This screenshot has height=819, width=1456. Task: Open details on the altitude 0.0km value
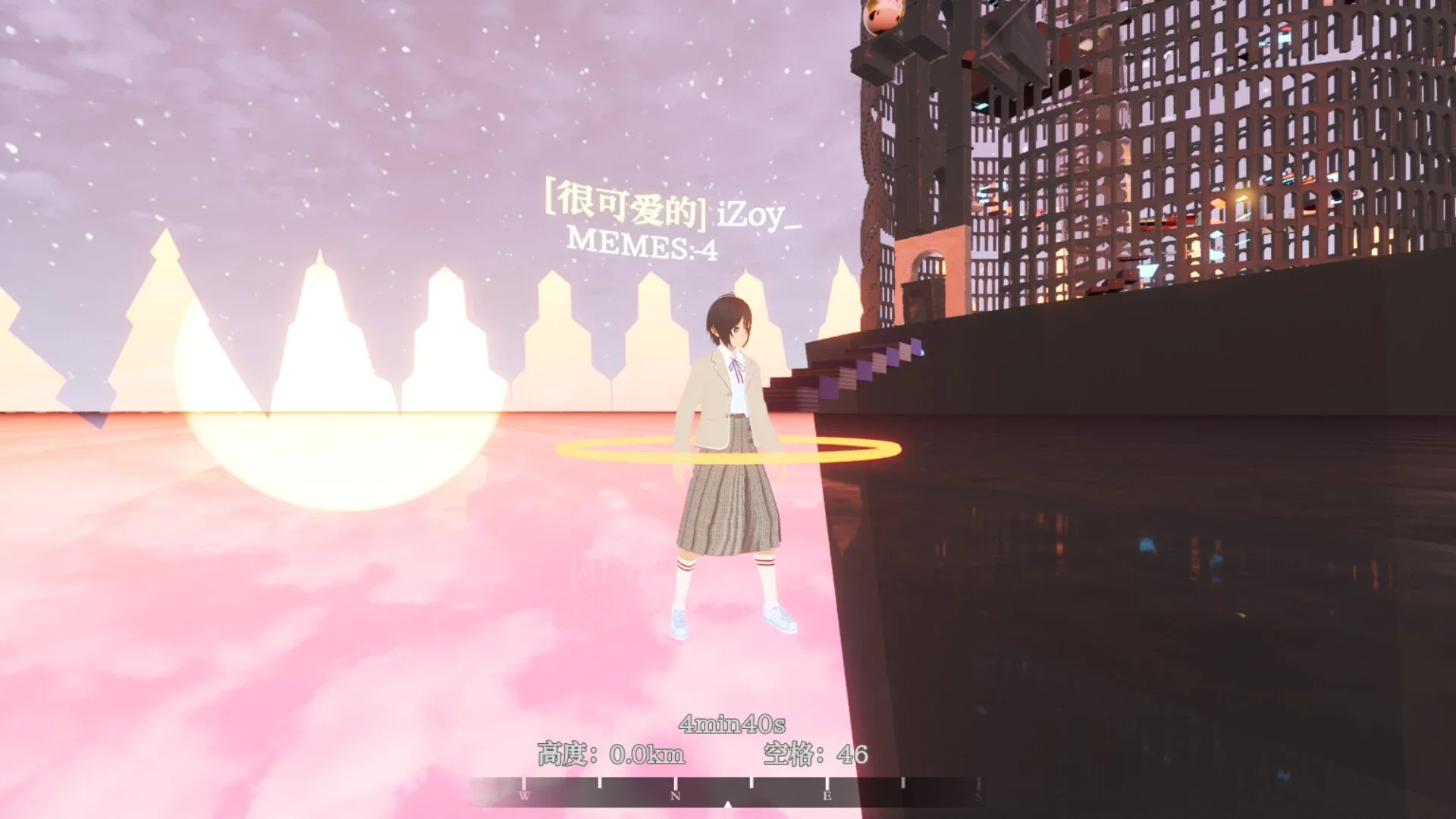(x=650, y=754)
